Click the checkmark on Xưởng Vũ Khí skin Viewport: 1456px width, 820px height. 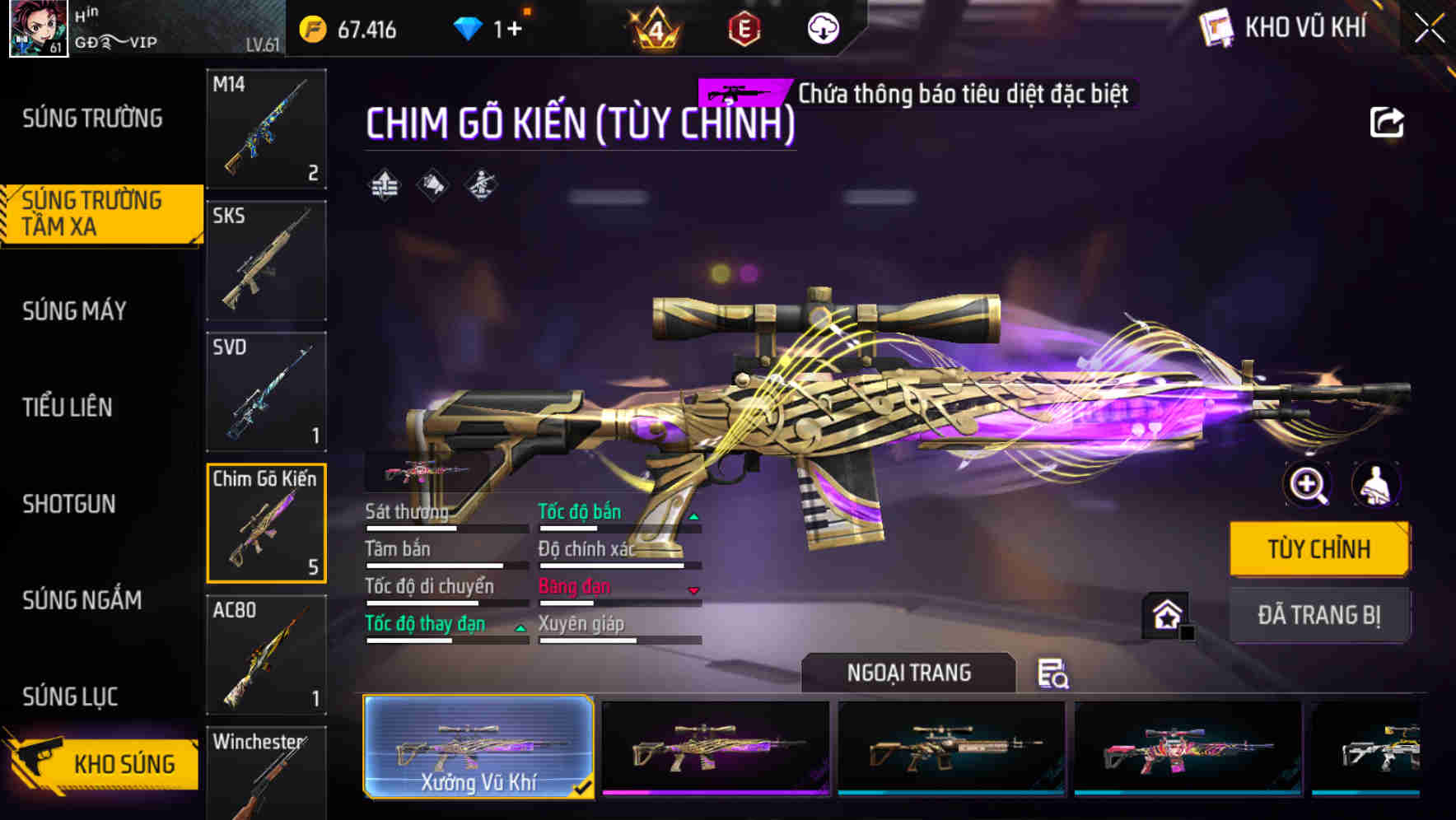(x=586, y=788)
